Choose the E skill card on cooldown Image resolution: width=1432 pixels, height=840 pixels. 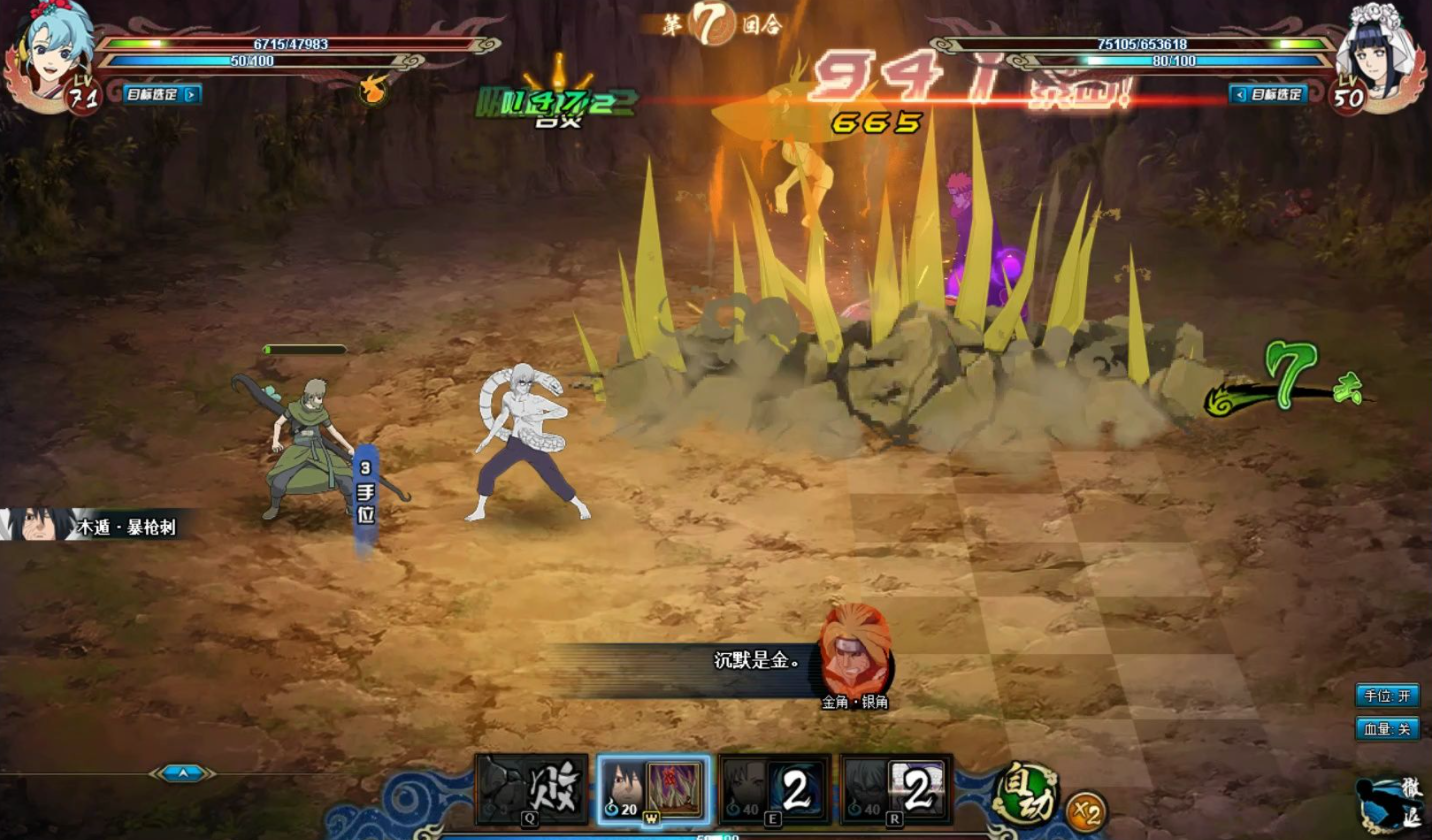[775, 788]
